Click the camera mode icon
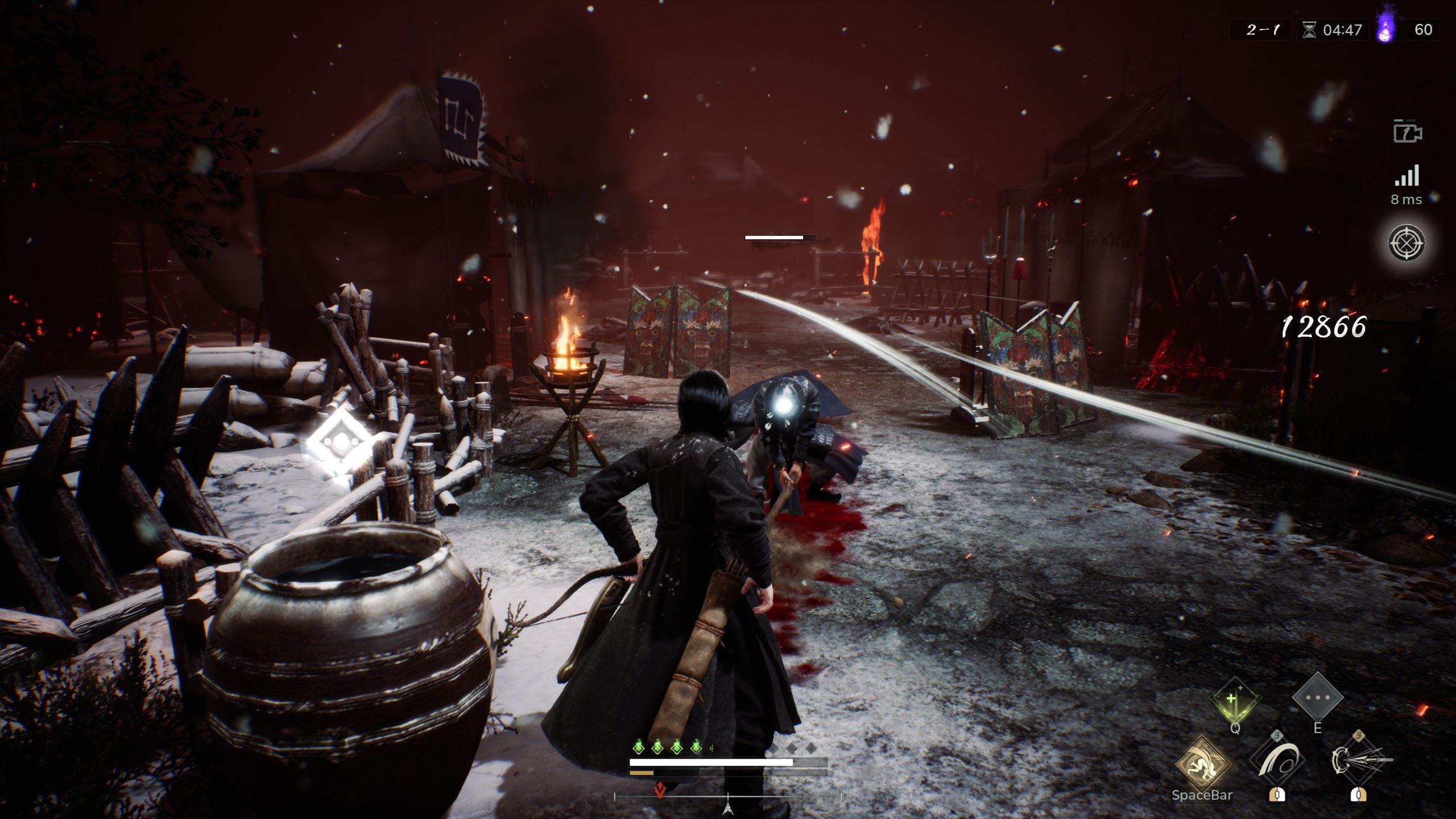Image resolution: width=1456 pixels, height=819 pixels. (1407, 132)
